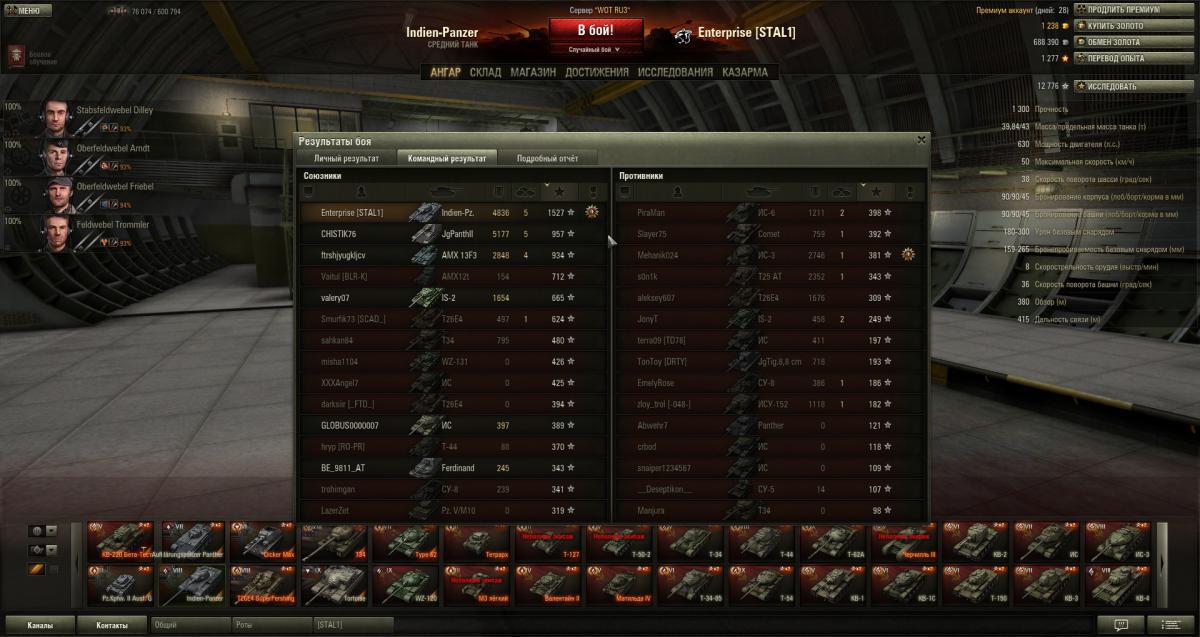Open the Магазин shop section

tap(533, 72)
